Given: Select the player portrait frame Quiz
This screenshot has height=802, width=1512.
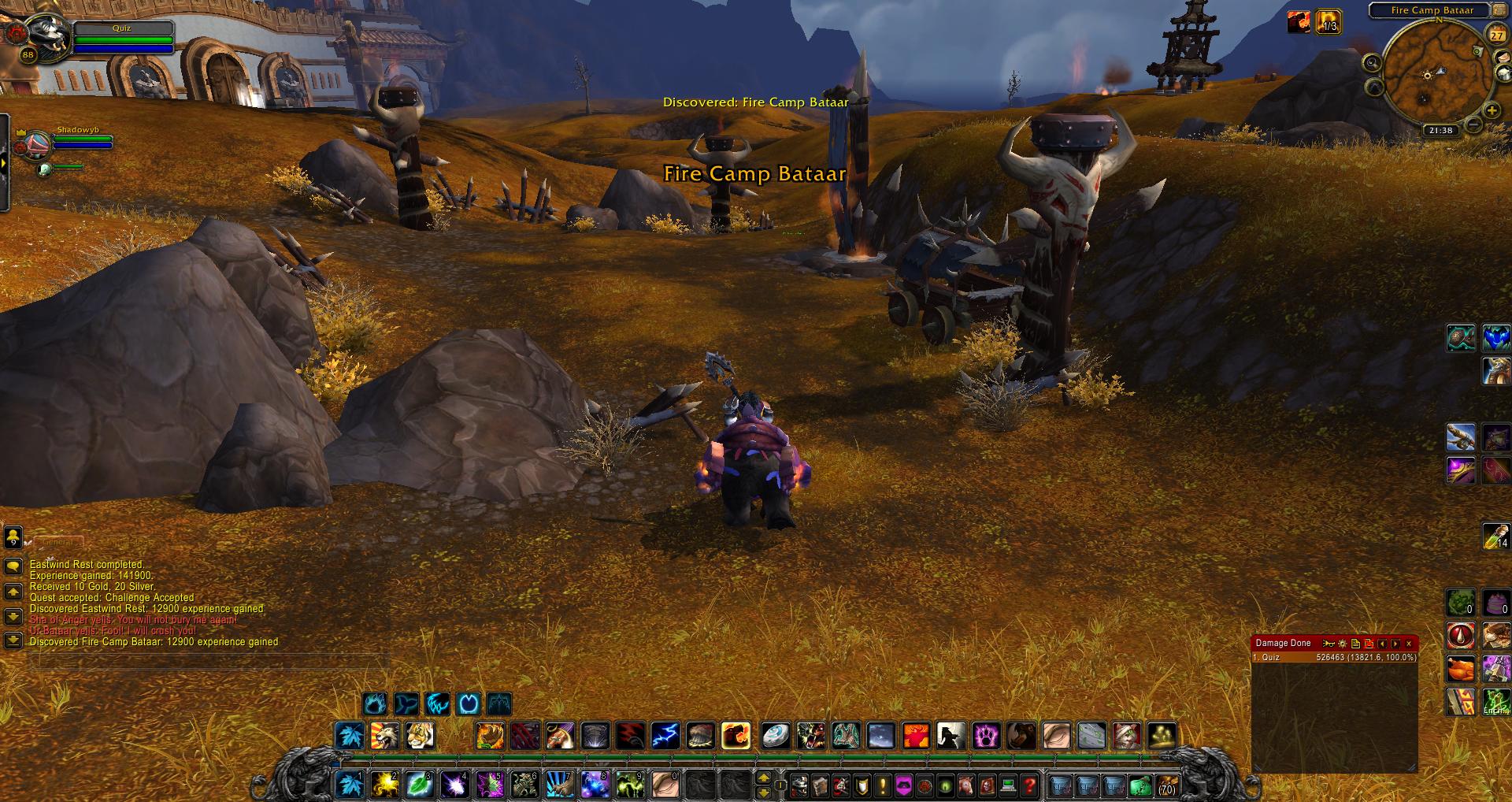Looking at the screenshot, I should pyautogui.click(x=41, y=35).
